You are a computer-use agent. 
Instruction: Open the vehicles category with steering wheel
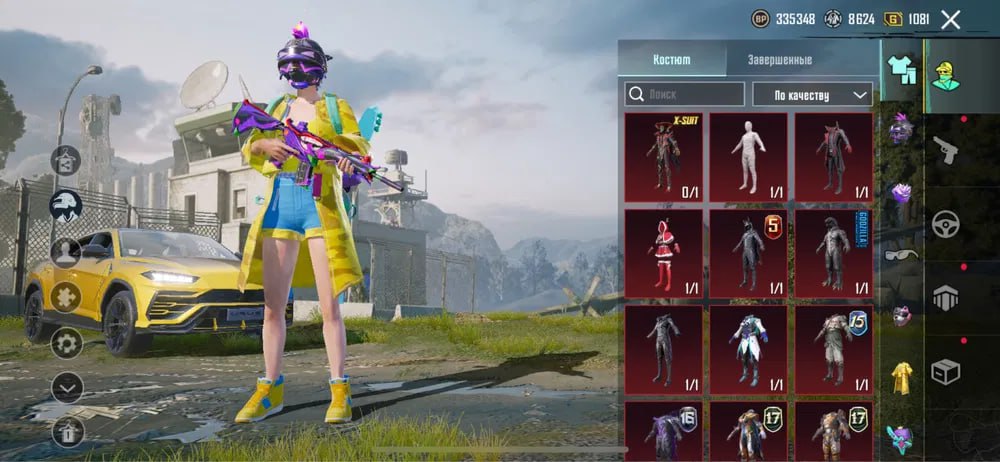click(x=945, y=223)
